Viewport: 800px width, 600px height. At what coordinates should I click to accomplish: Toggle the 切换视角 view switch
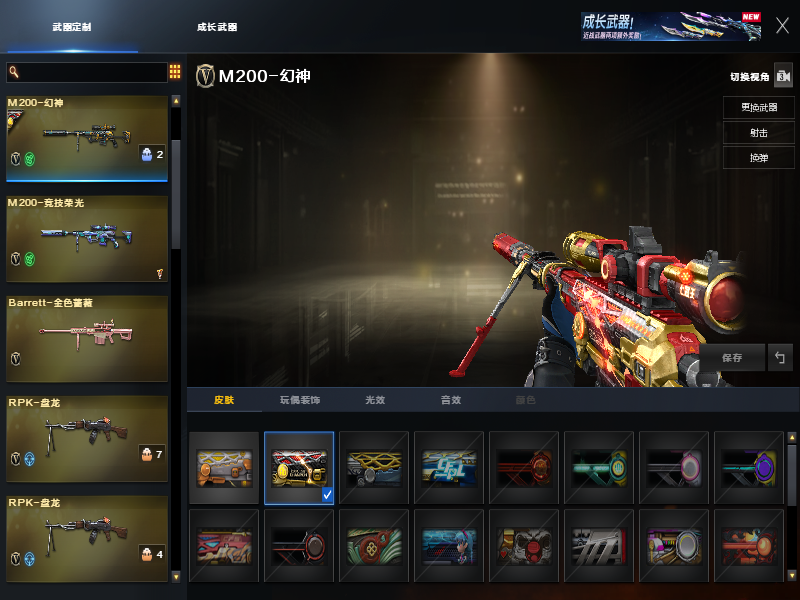pos(782,77)
